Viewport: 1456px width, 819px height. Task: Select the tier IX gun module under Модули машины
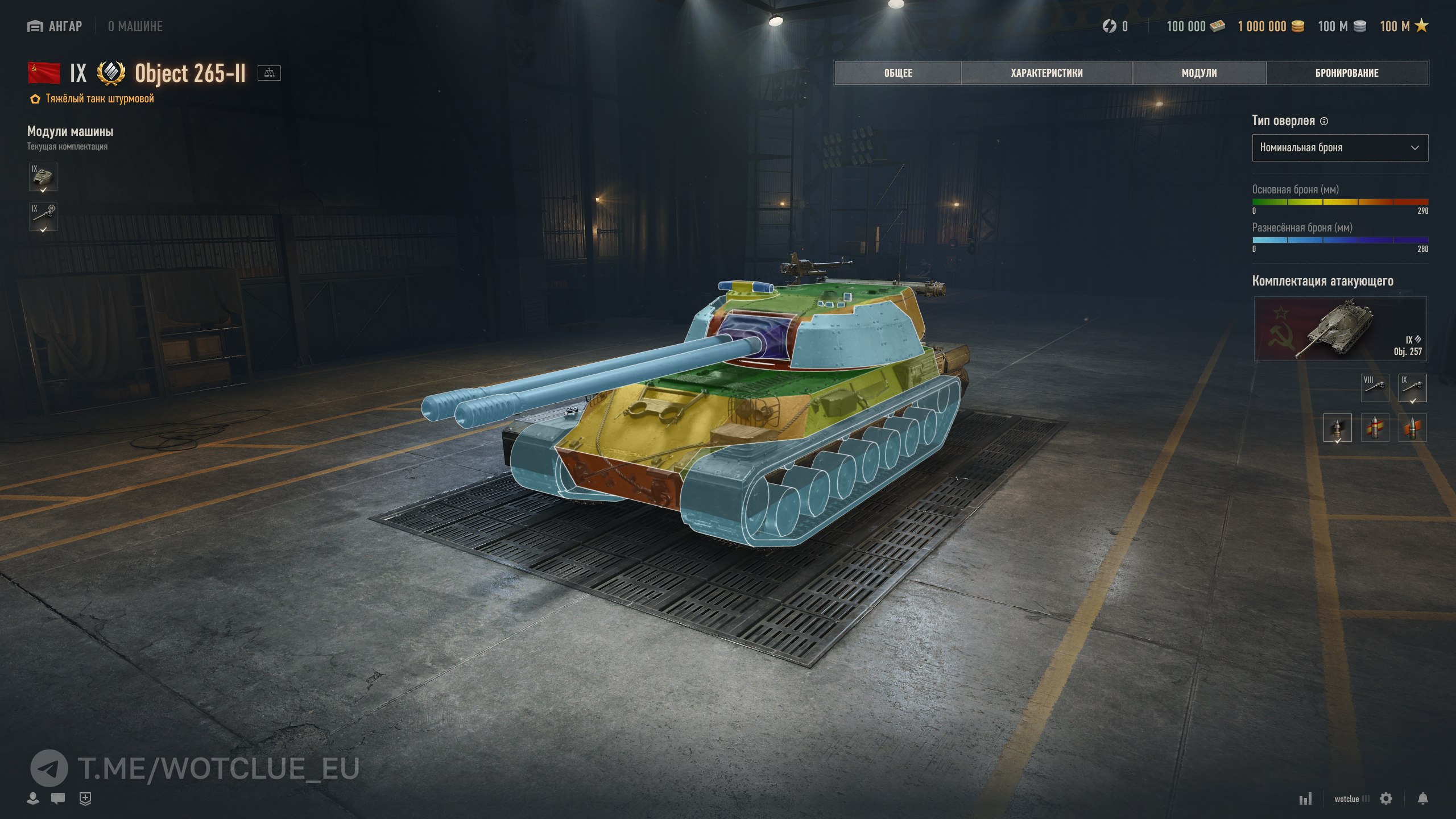[x=43, y=217]
